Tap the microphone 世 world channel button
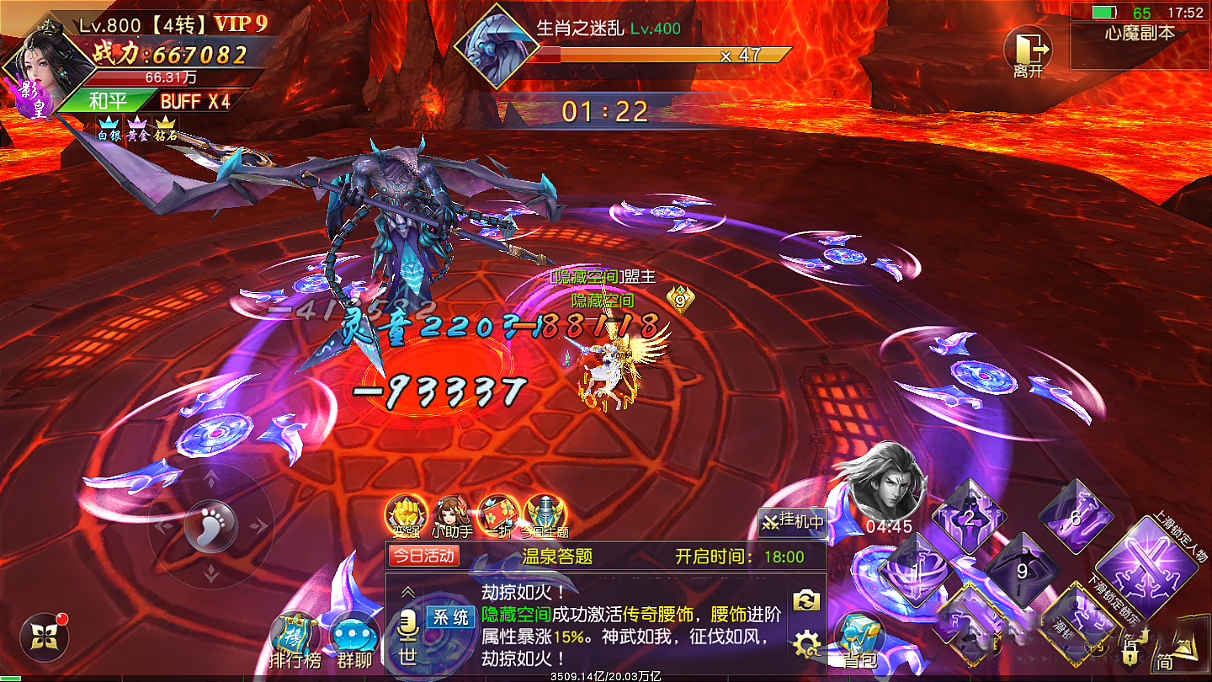The height and width of the screenshot is (682, 1212). [x=408, y=637]
